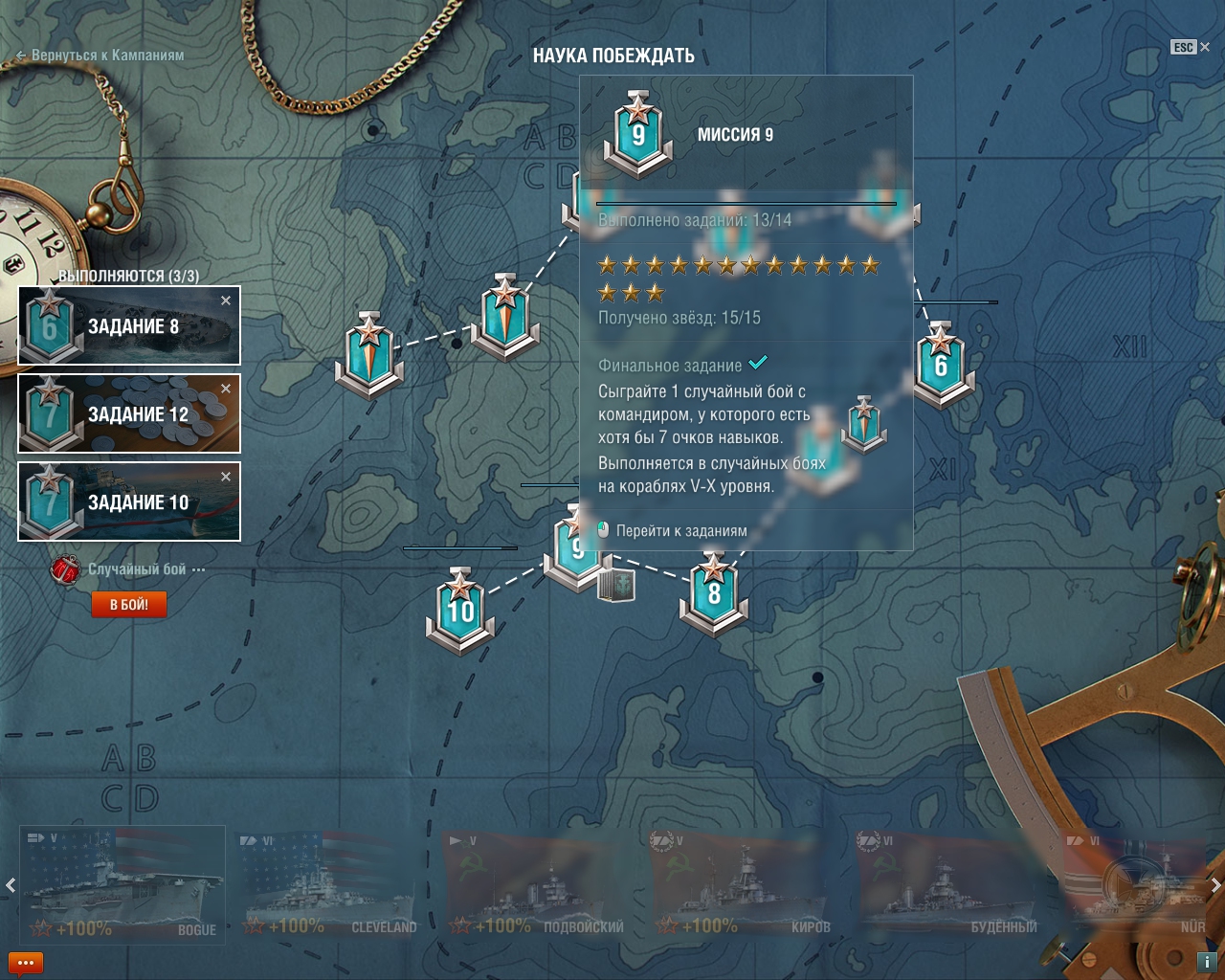
Task: Open the Задание 12 active task card
Action: pos(129,414)
